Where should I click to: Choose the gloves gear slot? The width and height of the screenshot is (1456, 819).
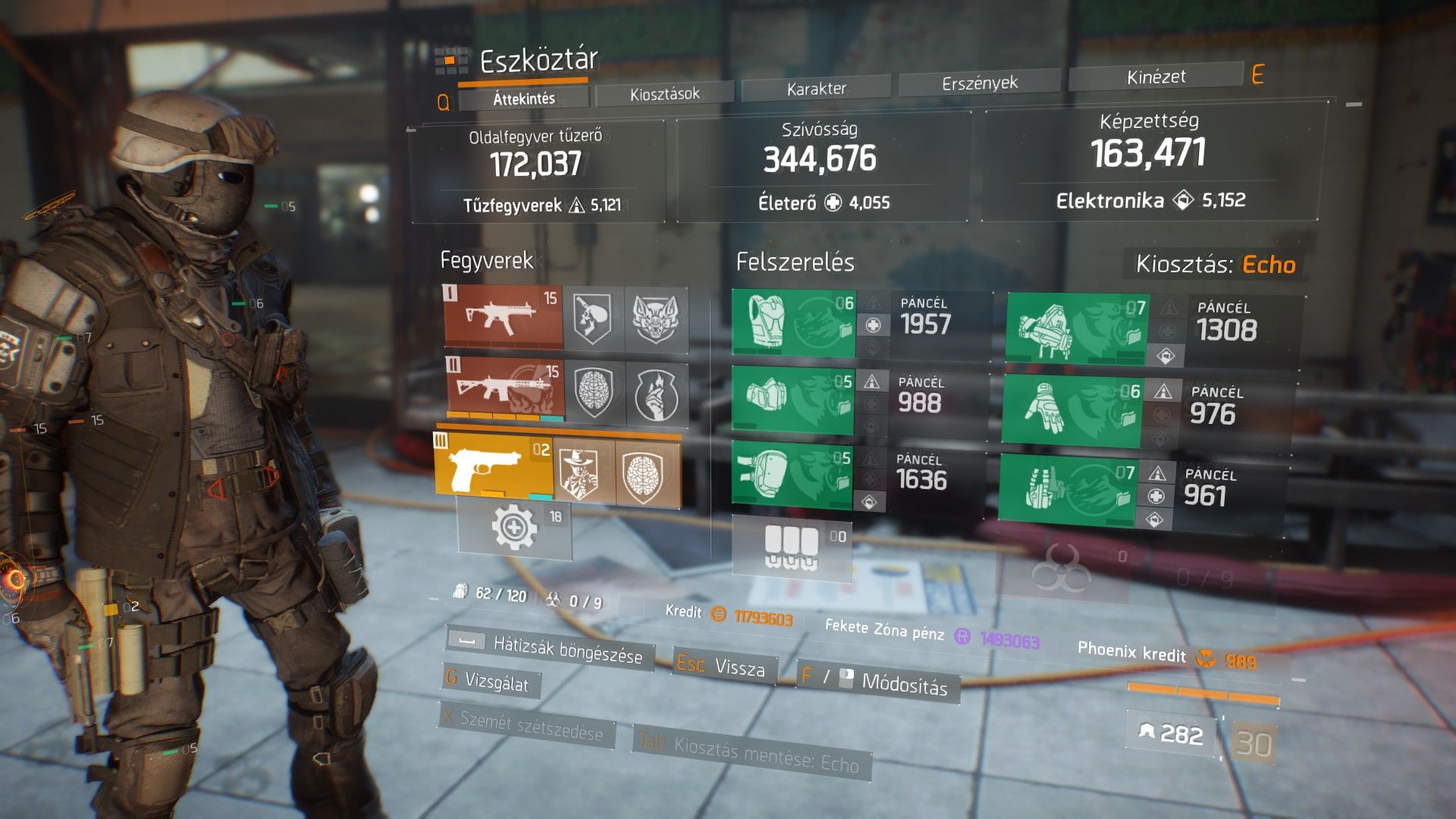point(1071,410)
